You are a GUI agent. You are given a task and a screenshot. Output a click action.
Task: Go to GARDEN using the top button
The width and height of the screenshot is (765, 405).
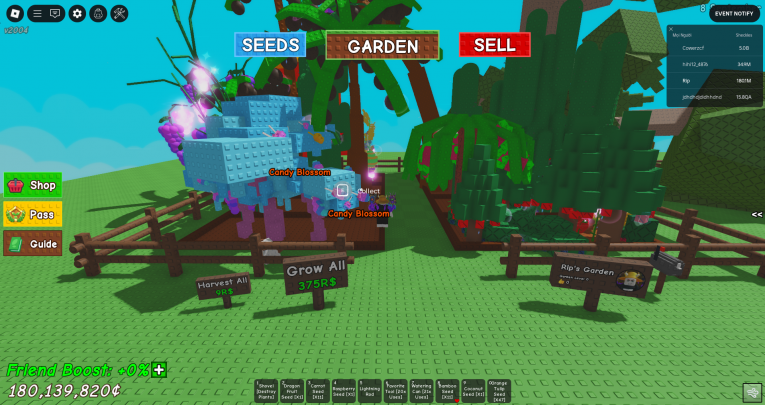(x=382, y=46)
